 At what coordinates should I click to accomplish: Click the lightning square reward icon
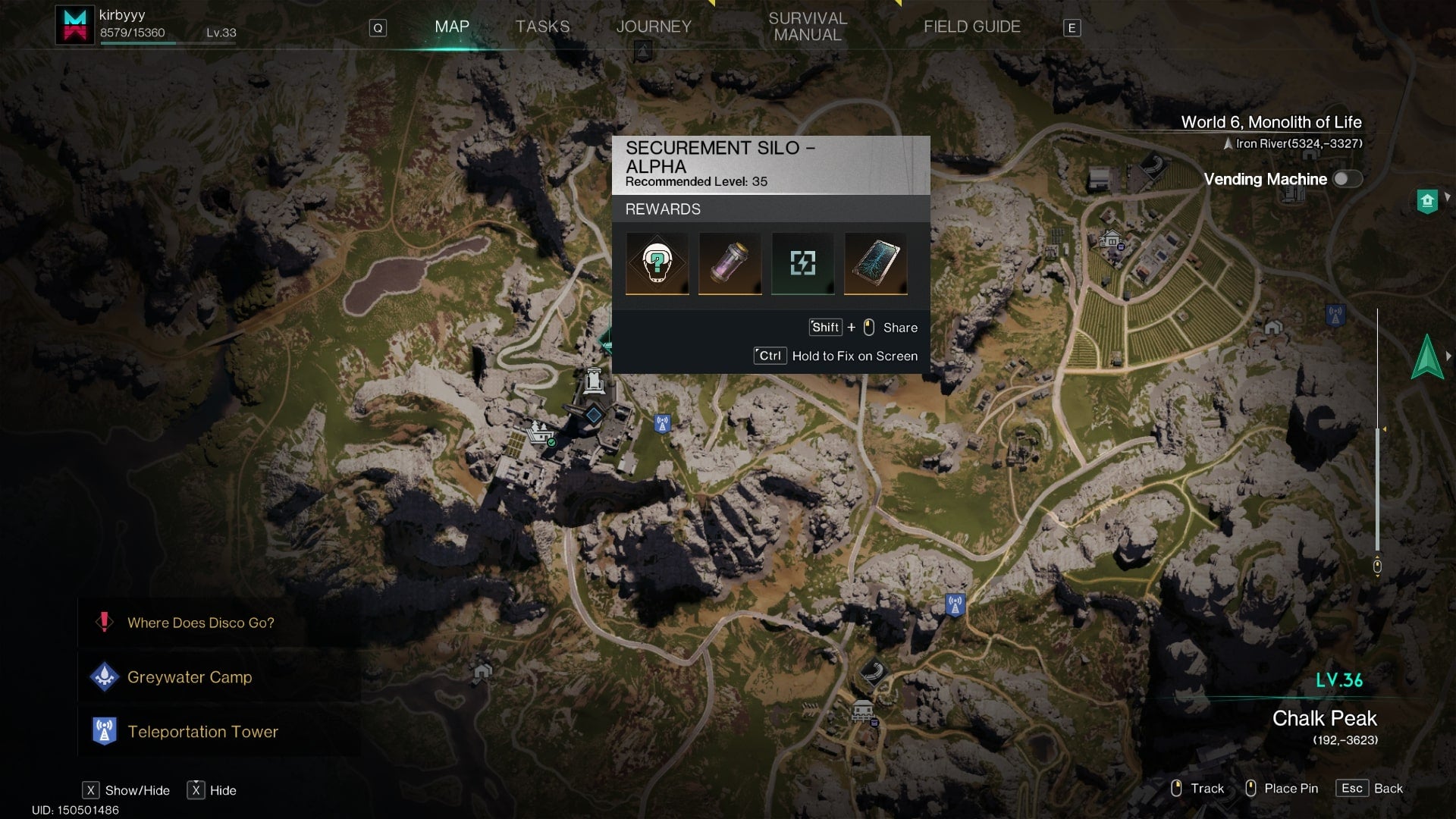(802, 263)
